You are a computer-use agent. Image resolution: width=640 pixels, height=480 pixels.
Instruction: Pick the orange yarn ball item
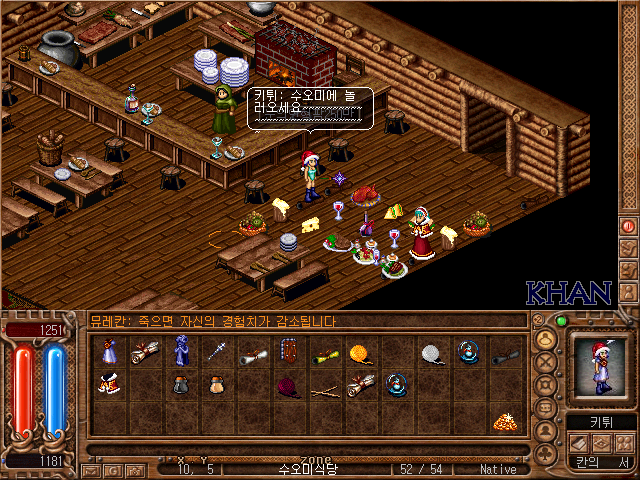360,352
